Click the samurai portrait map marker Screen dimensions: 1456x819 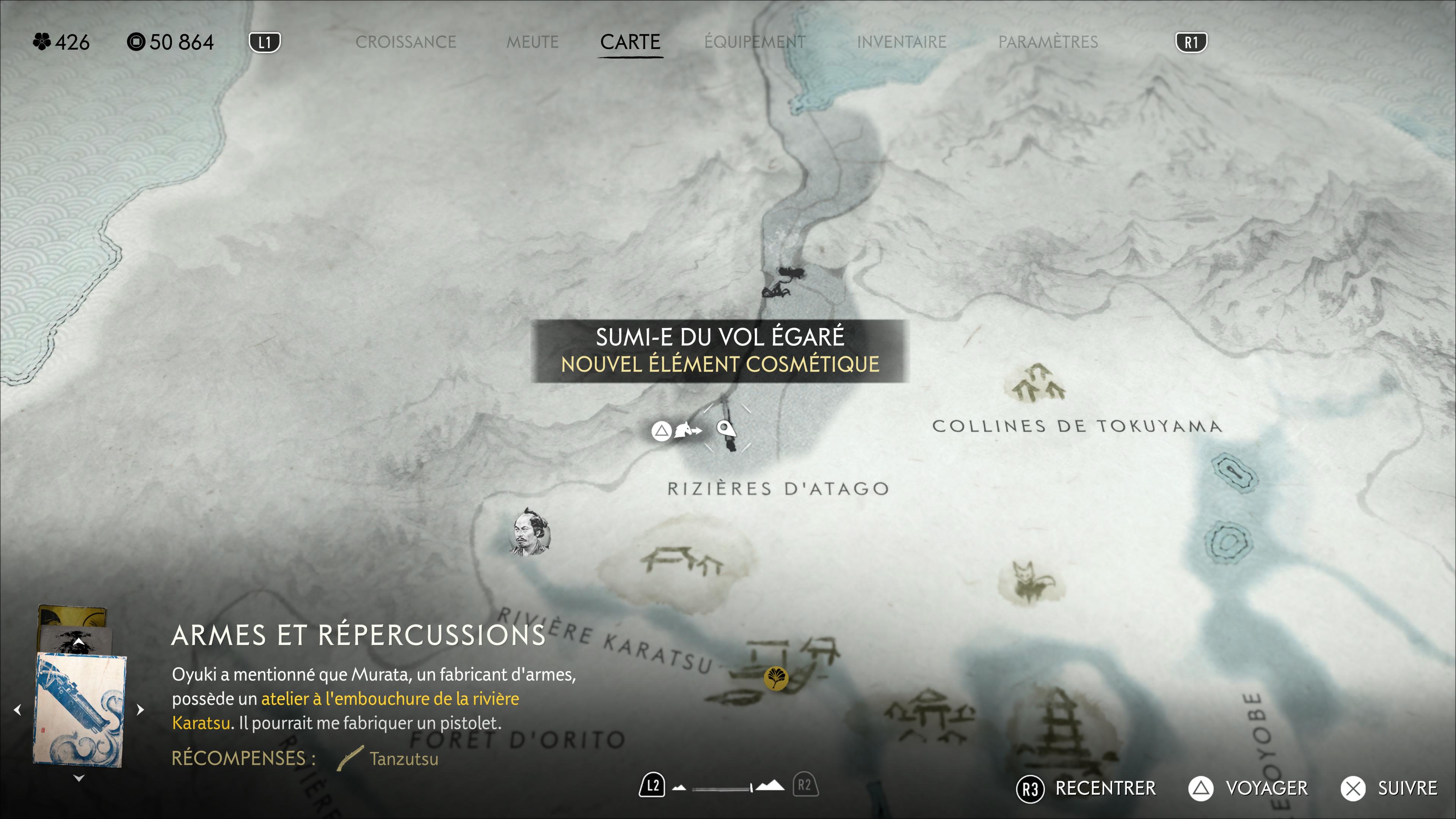point(530,532)
